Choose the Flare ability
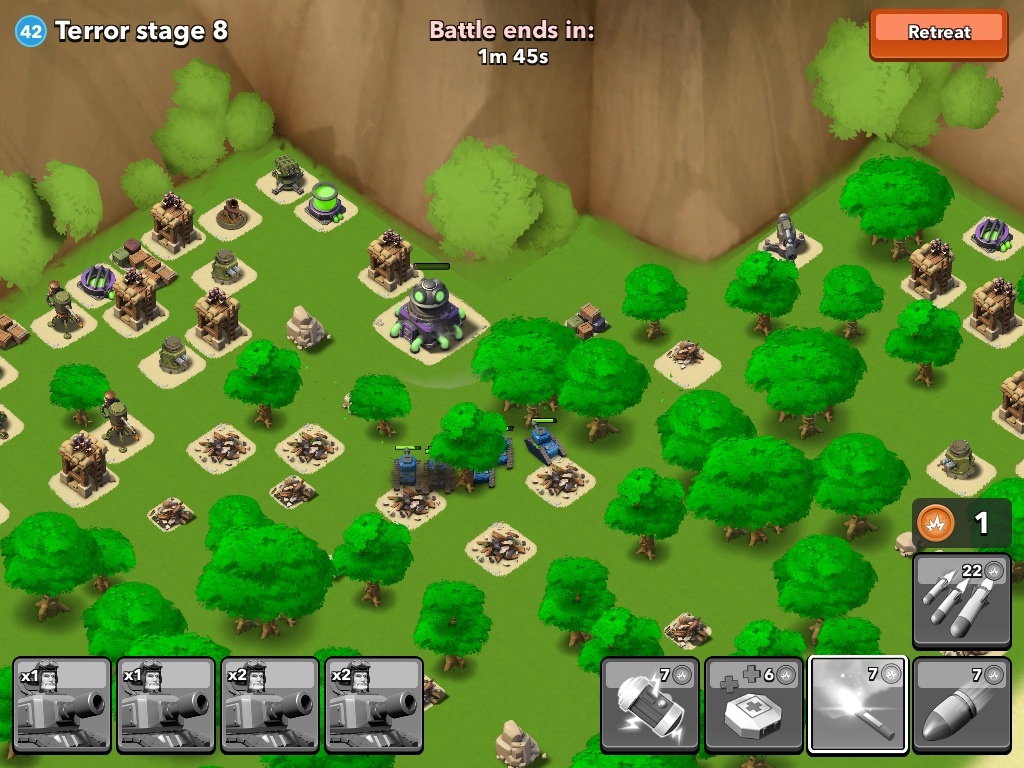This screenshot has width=1024, height=768. click(857, 704)
